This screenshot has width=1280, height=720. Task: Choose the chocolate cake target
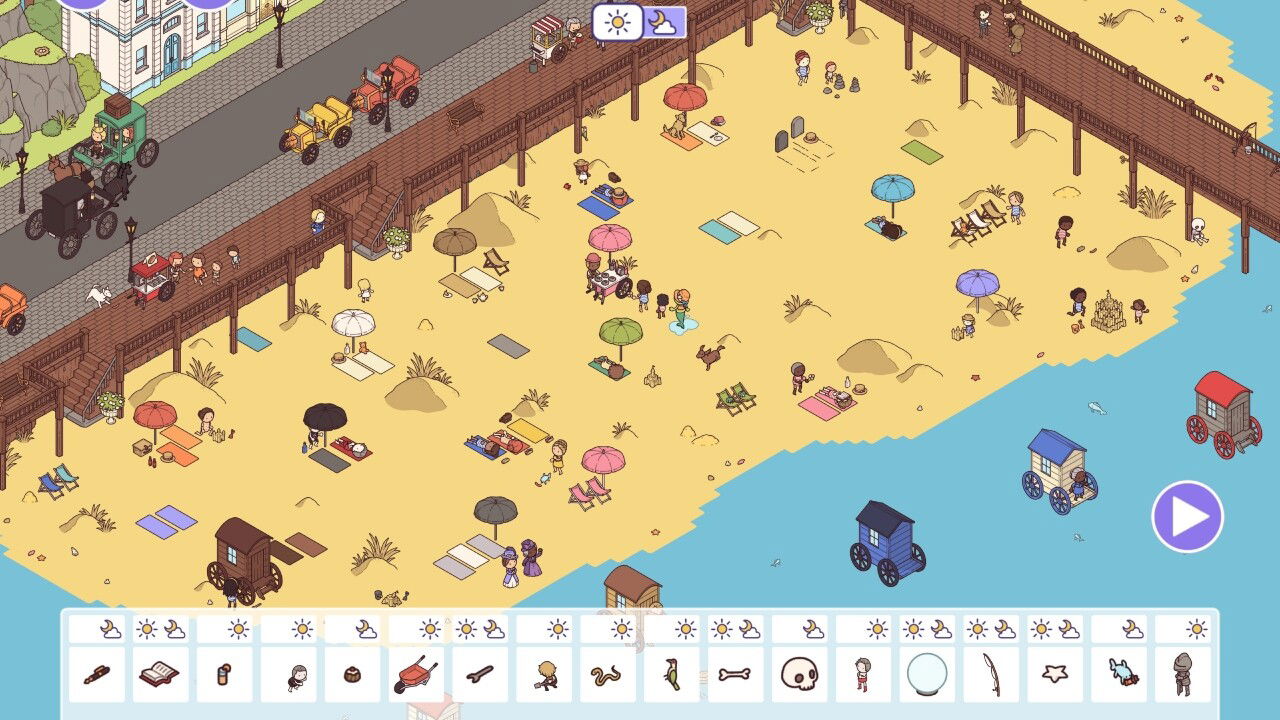(x=352, y=675)
